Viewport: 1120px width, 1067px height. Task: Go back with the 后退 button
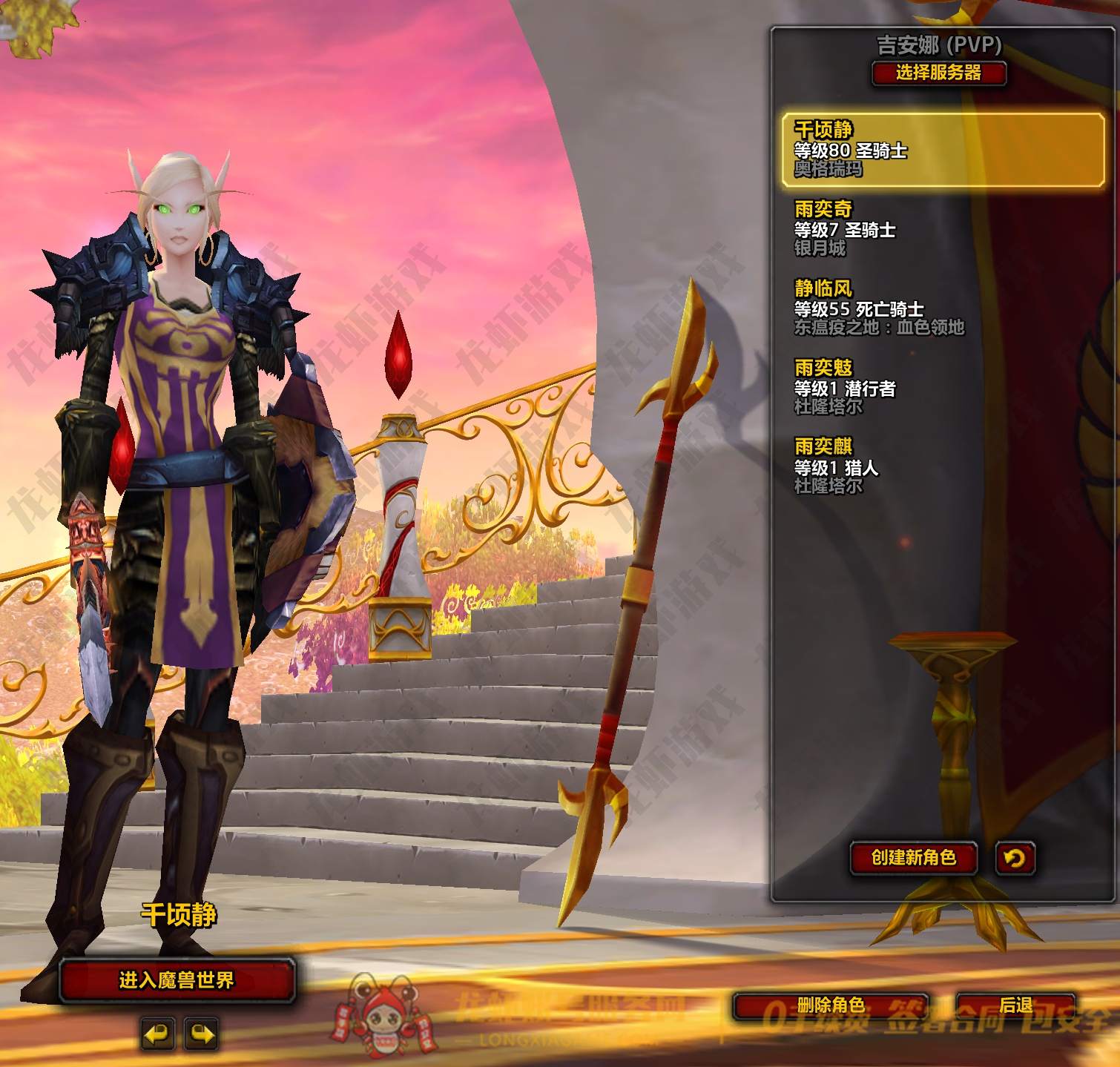click(x=1015, y=1005)
